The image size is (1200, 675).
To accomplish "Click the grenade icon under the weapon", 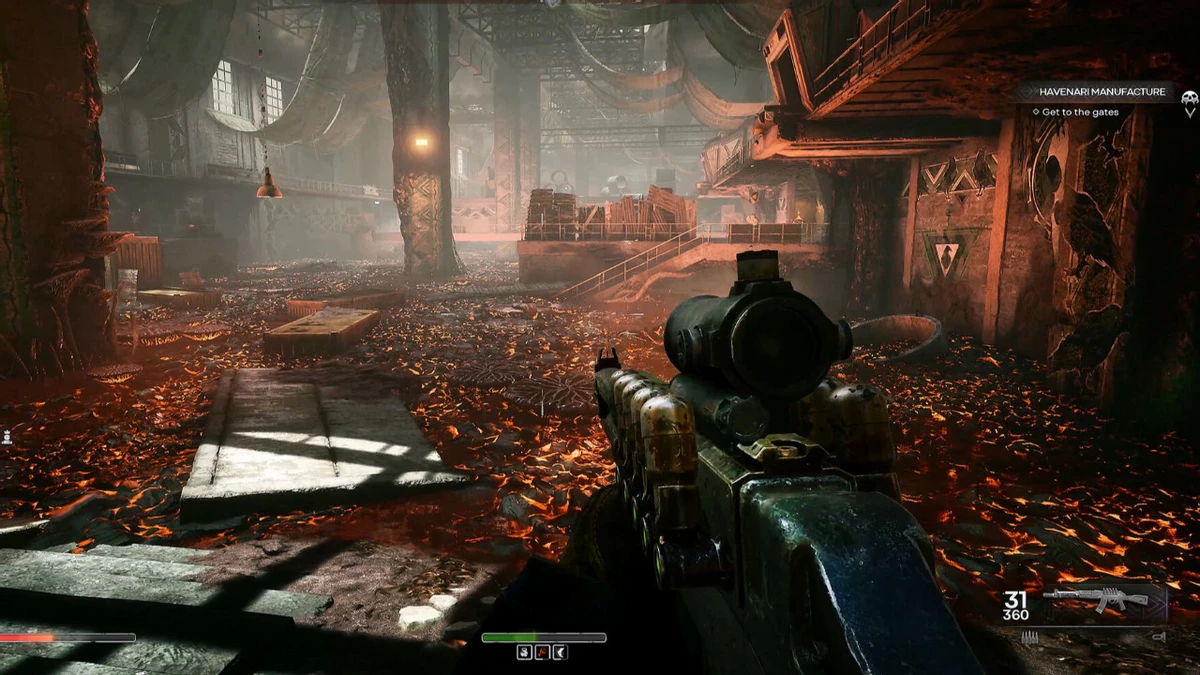I will click(x=1157, y=636).
